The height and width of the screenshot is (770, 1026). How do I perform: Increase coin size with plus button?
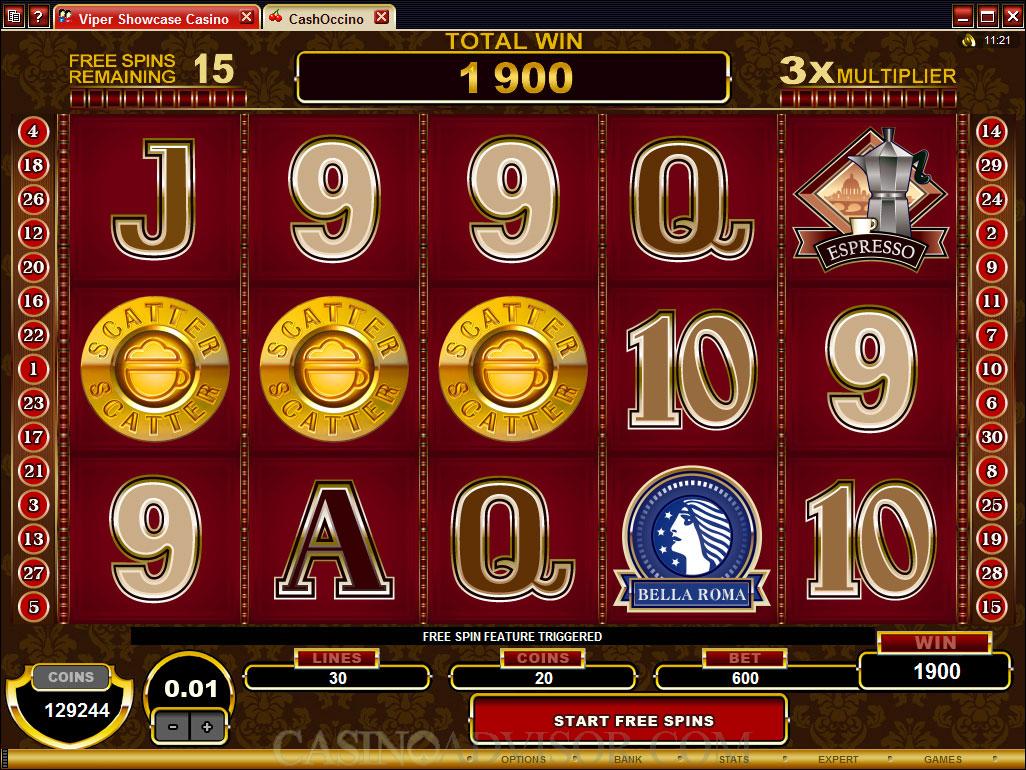tap(206, 727)
